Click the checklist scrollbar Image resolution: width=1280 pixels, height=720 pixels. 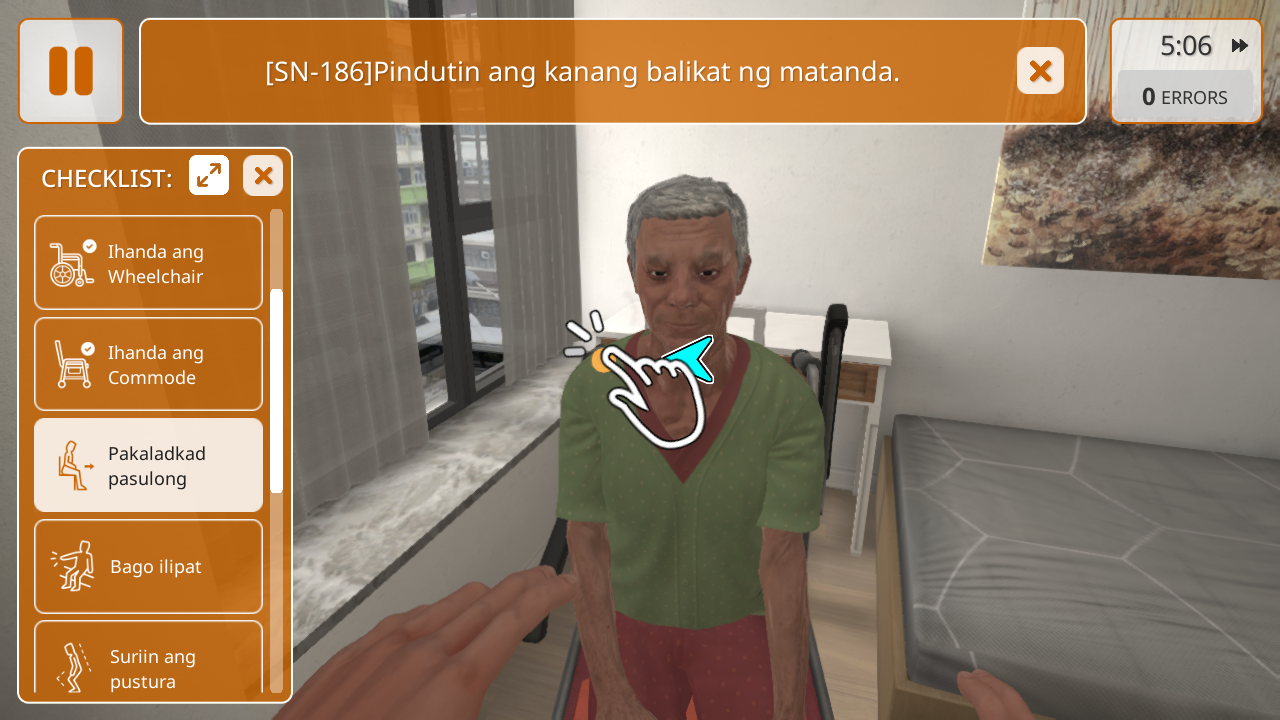pos(277,390)
